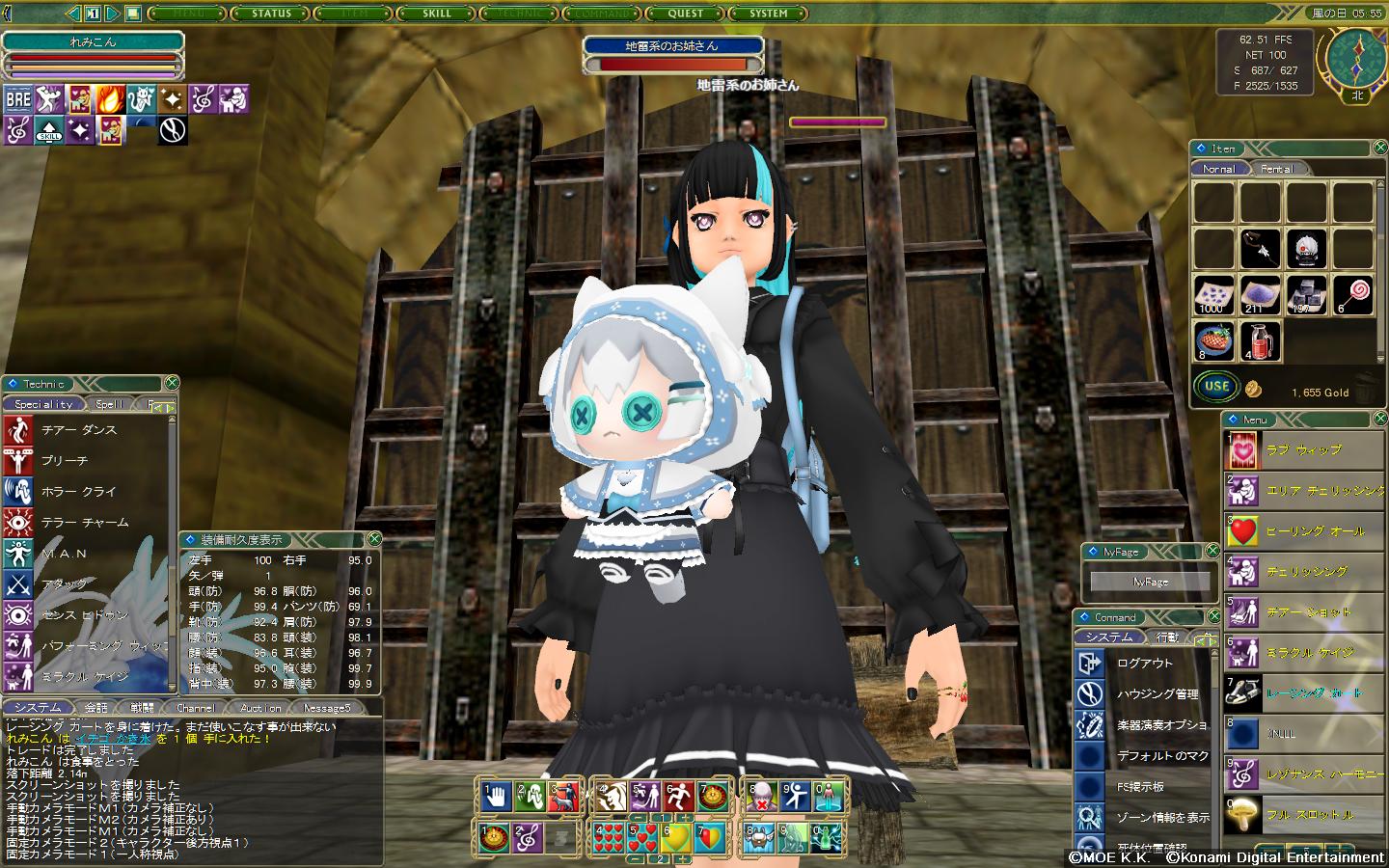1389x868 pixels.
Task: Open the STATUS menu
Action: [x=271, y=14]
